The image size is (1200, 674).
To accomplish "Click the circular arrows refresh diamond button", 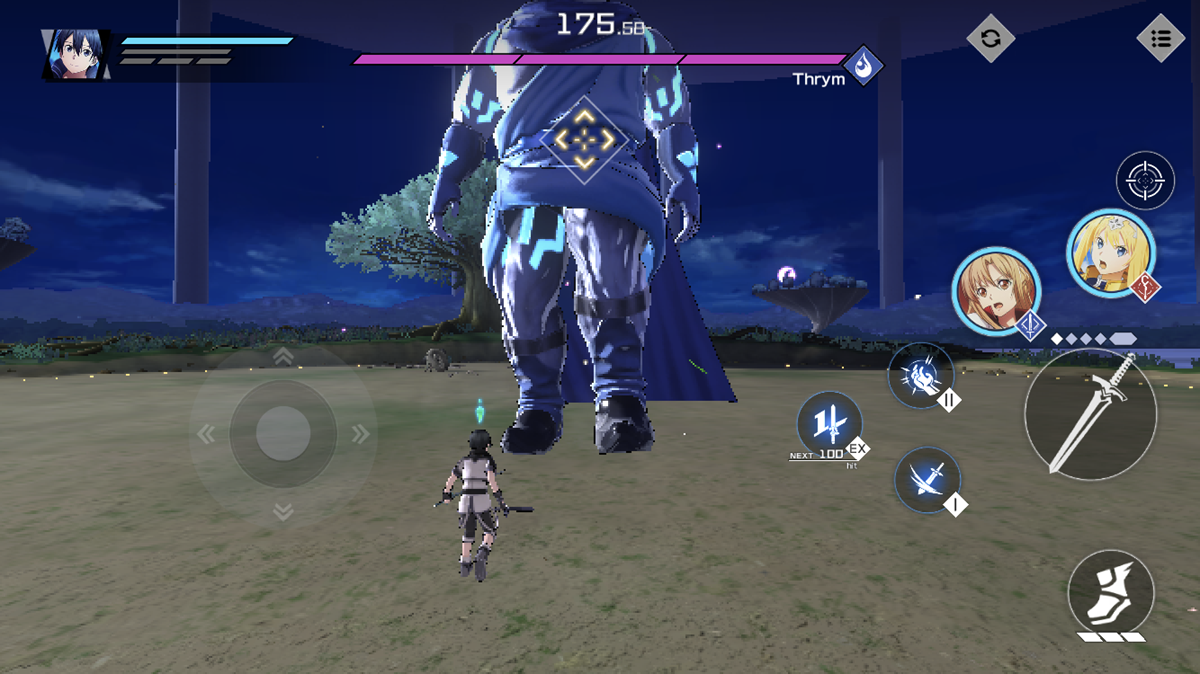I will point(990,39).
